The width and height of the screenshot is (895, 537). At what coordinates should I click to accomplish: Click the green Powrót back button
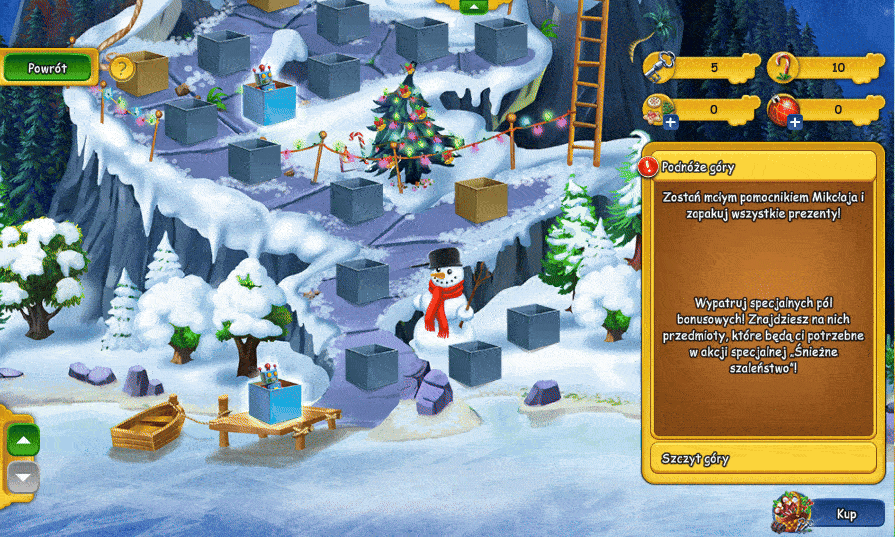pyautogui.click(x=47, y=68)
